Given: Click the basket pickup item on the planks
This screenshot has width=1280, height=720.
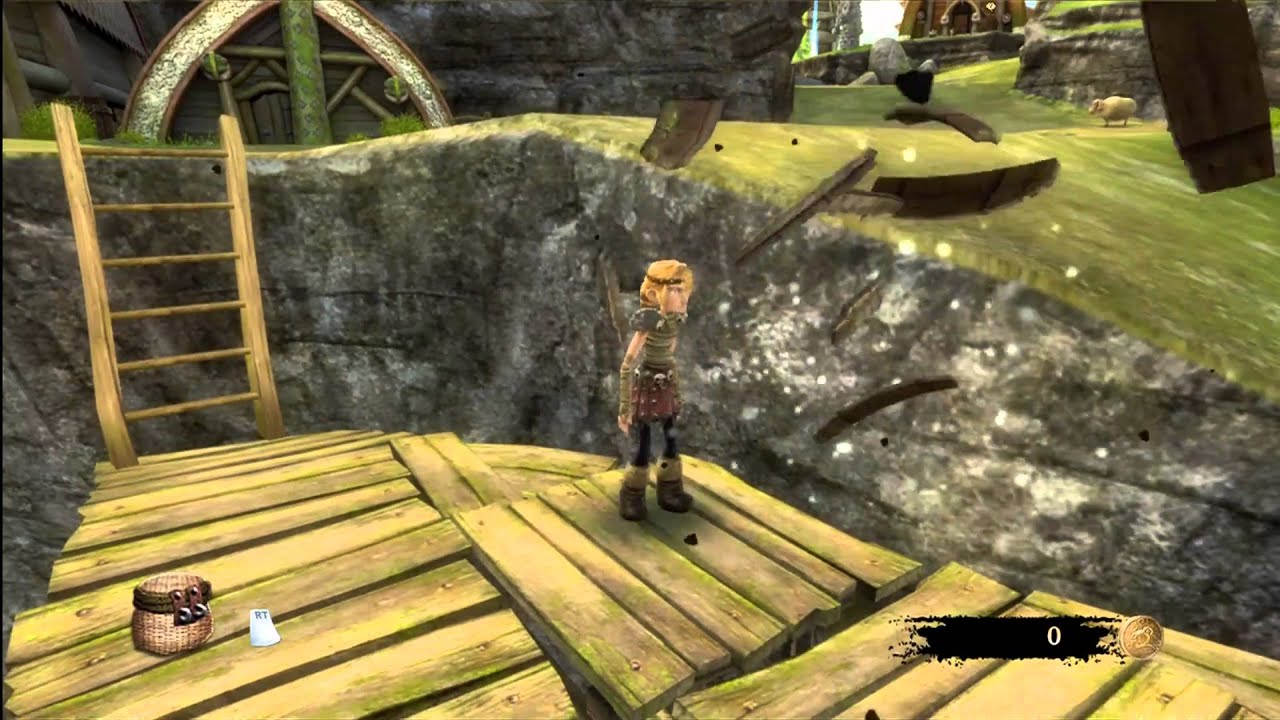Looking at the screenshot, I should [x=170, y=615].
